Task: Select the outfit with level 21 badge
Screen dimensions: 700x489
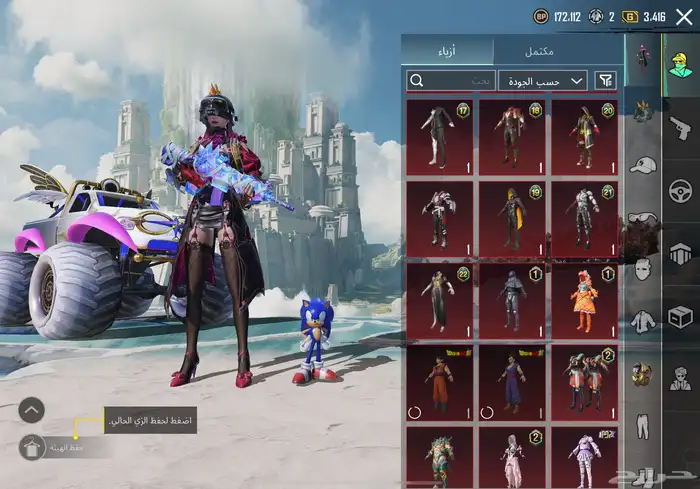Action: coord(584,217)
